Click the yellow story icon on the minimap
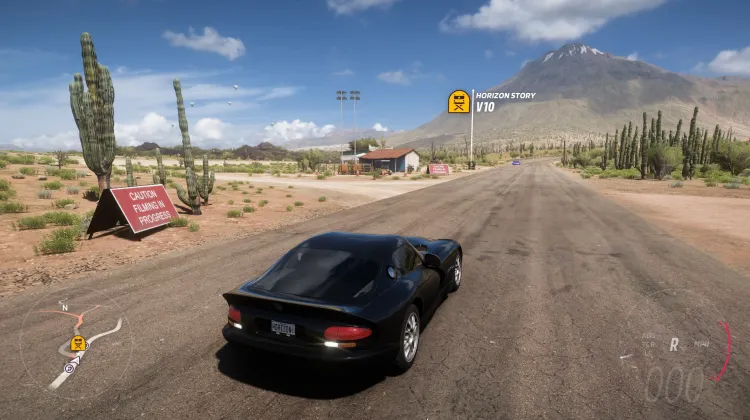 pyautogui.click(x=78, y=343)
